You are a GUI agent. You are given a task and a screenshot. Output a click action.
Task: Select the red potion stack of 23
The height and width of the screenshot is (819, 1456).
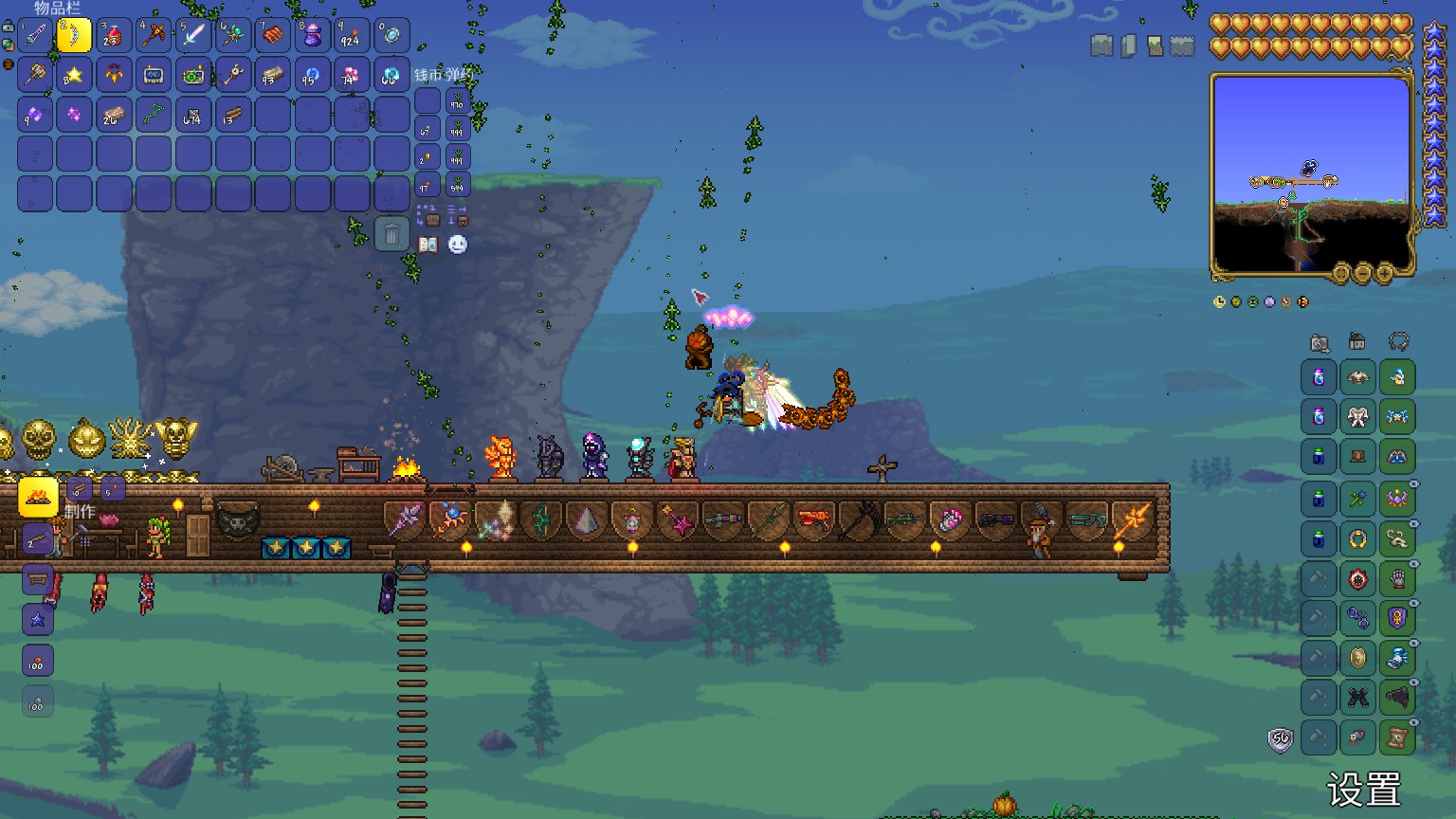114,36
